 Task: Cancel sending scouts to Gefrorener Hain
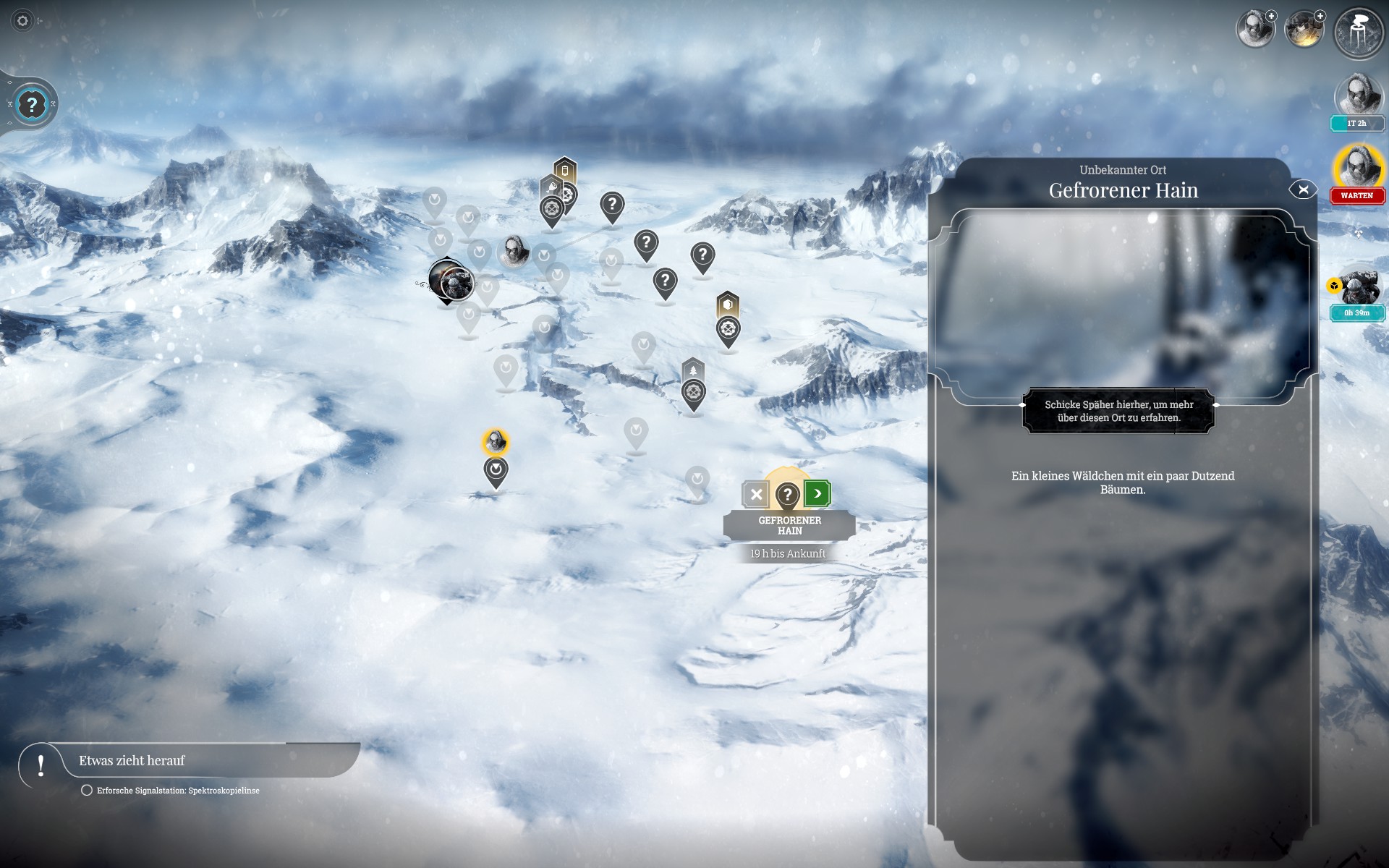tap(756, 495)
